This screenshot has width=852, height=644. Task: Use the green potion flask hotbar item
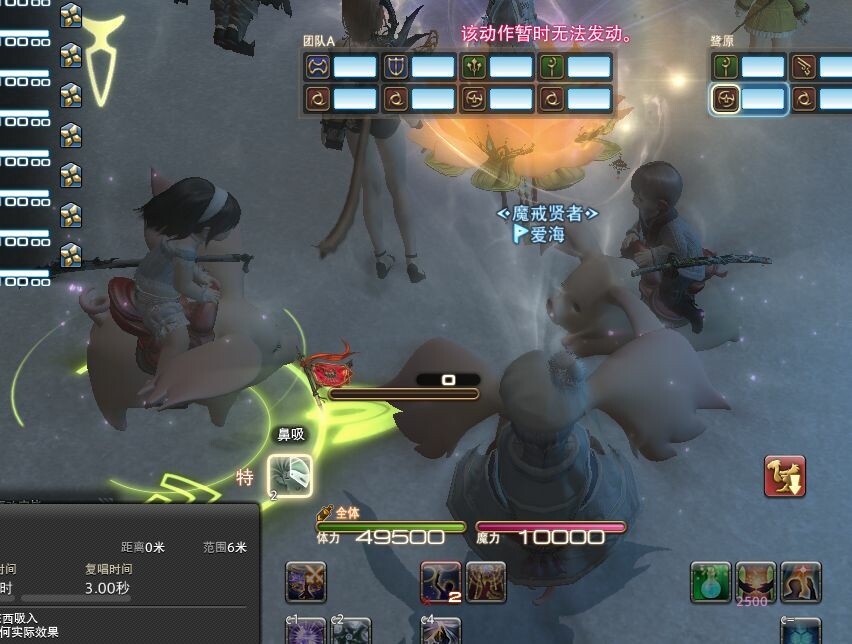[x=710, y=581]
